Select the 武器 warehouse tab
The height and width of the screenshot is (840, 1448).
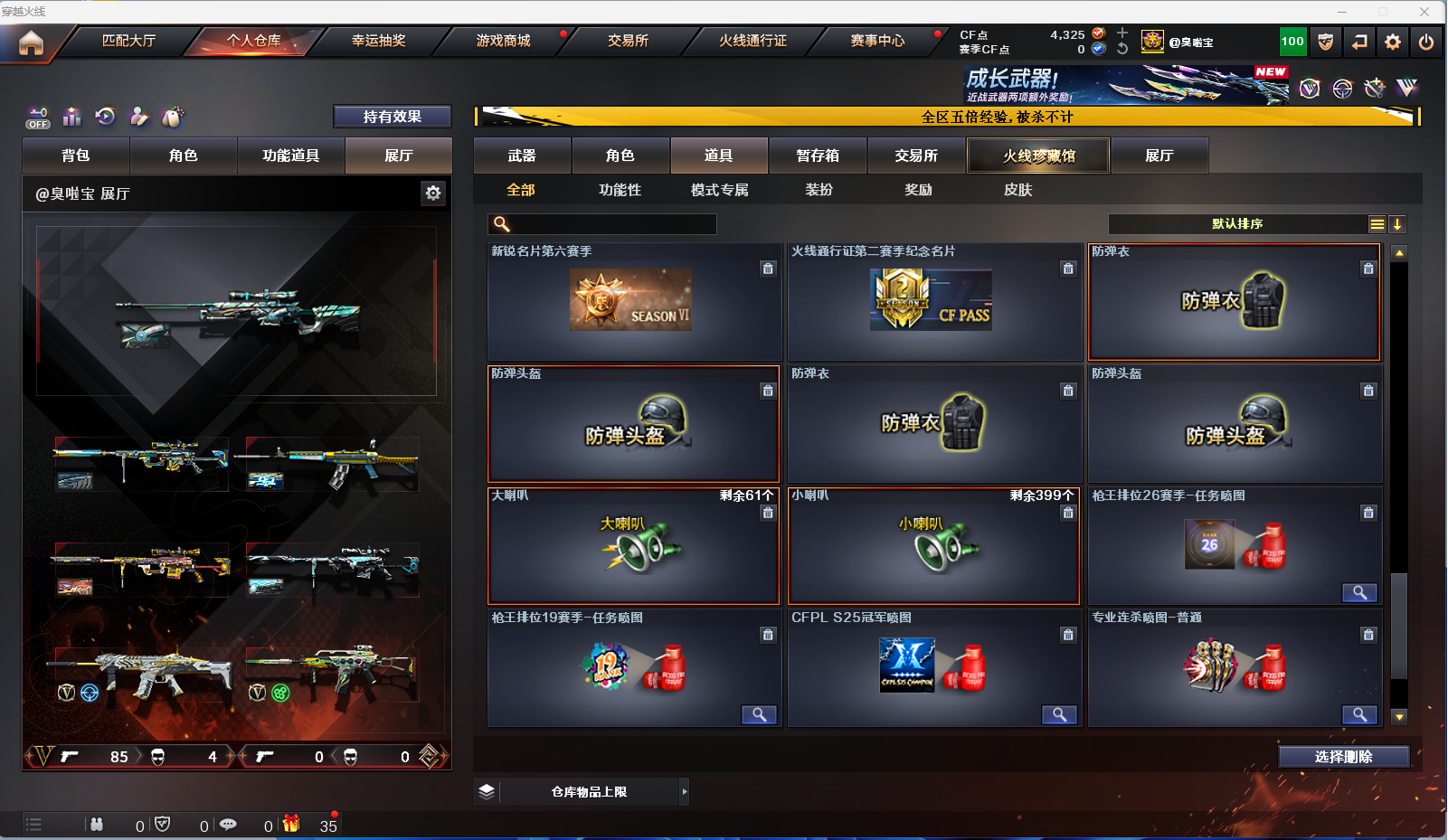[522, 156]
